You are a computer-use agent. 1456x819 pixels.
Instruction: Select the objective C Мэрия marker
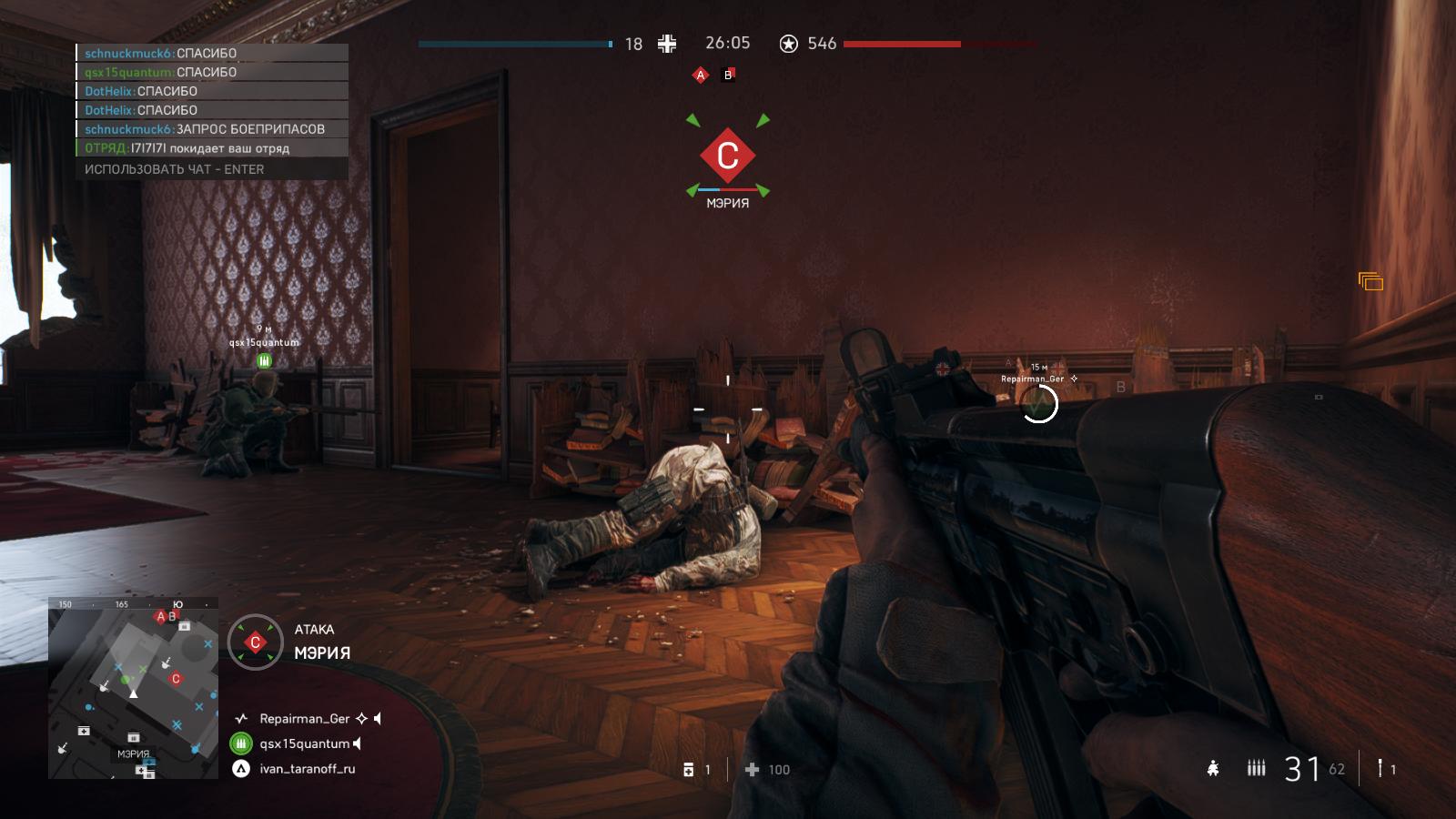coord(727,157)
